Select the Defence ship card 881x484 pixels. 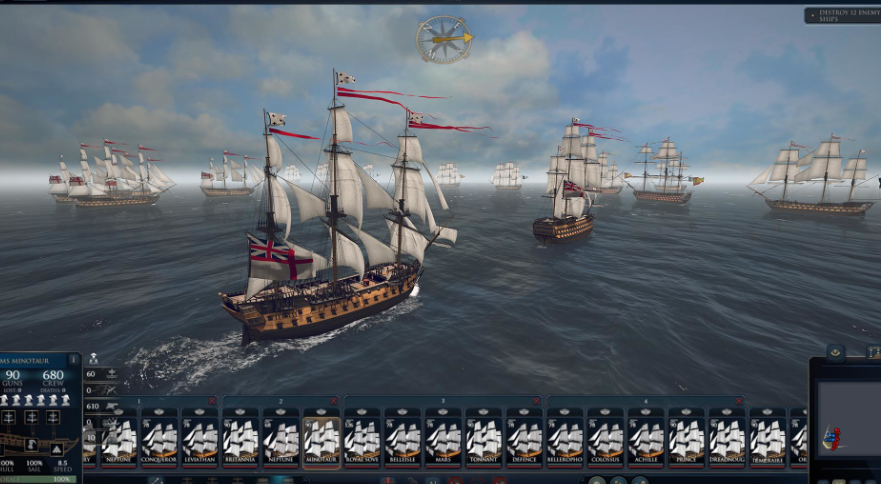tap(524, 437)
